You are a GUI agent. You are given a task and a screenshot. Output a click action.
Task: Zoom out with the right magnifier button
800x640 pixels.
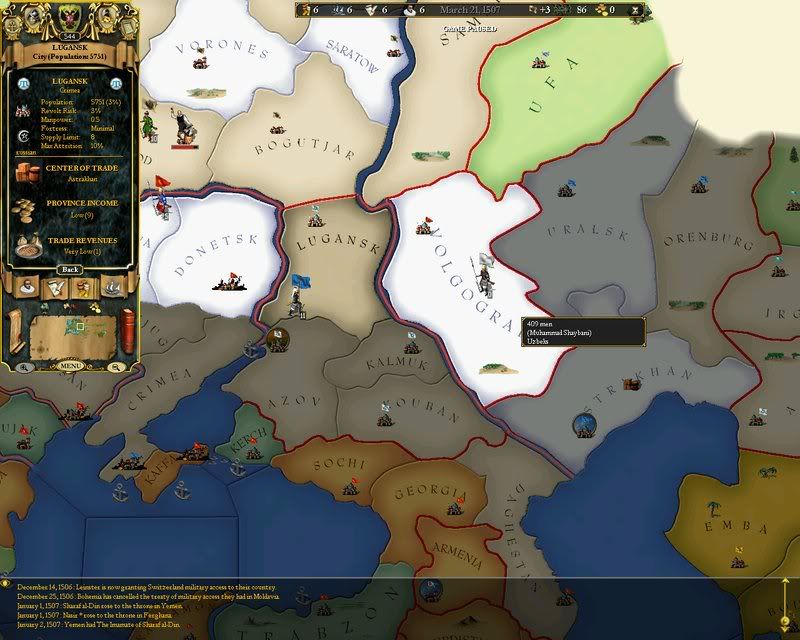pos(116,367)
